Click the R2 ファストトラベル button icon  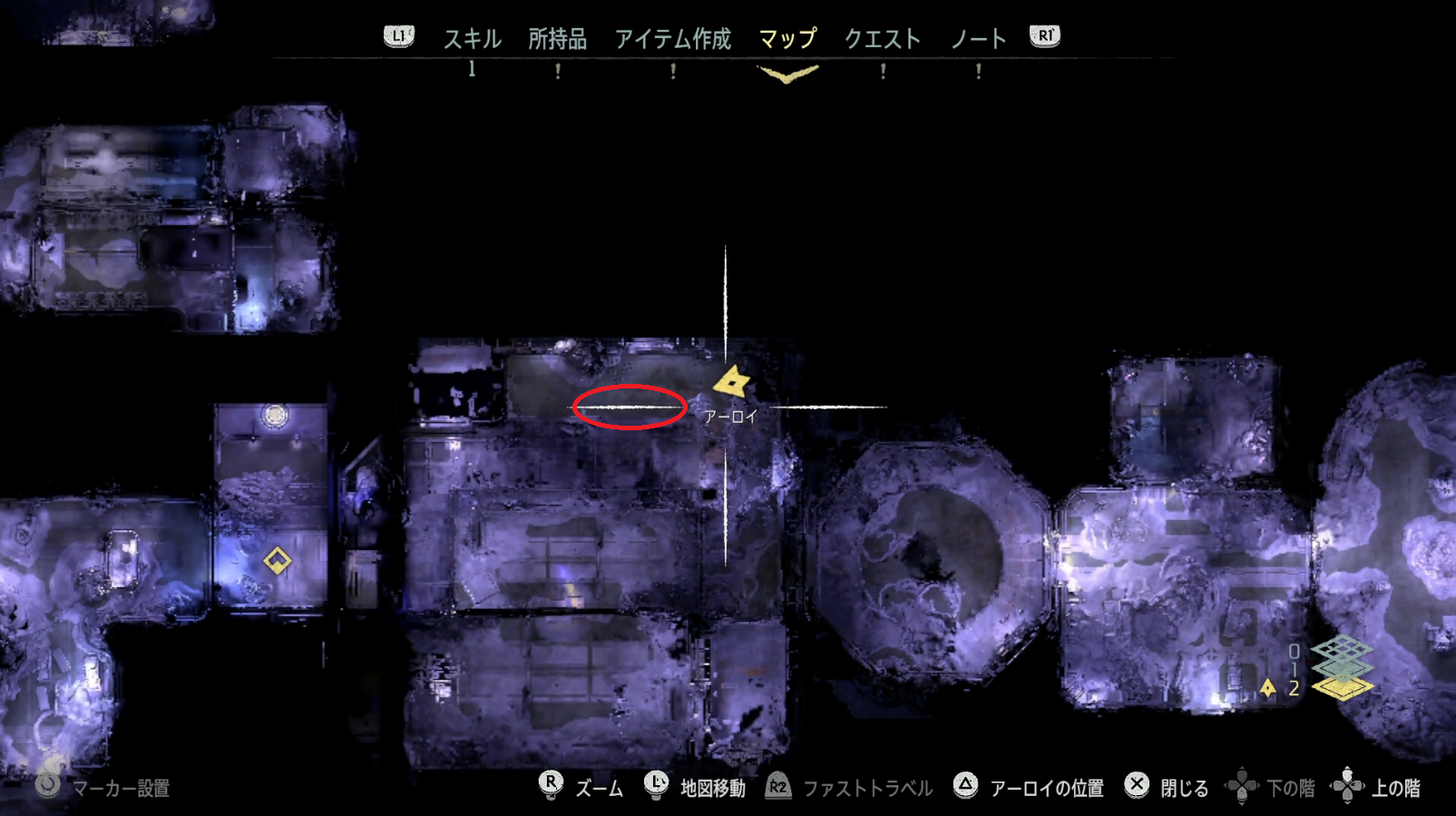point(776,786)
